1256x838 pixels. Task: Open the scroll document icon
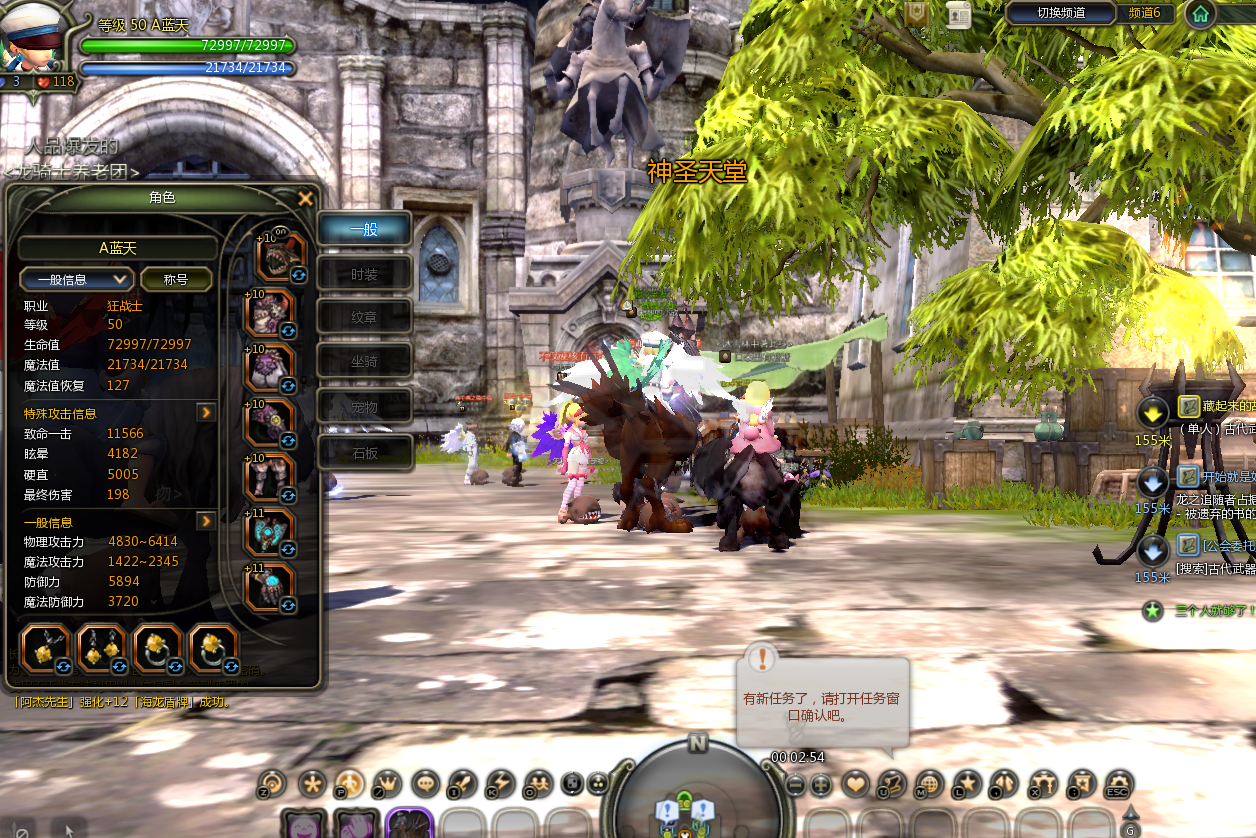(x=958, y=14)
